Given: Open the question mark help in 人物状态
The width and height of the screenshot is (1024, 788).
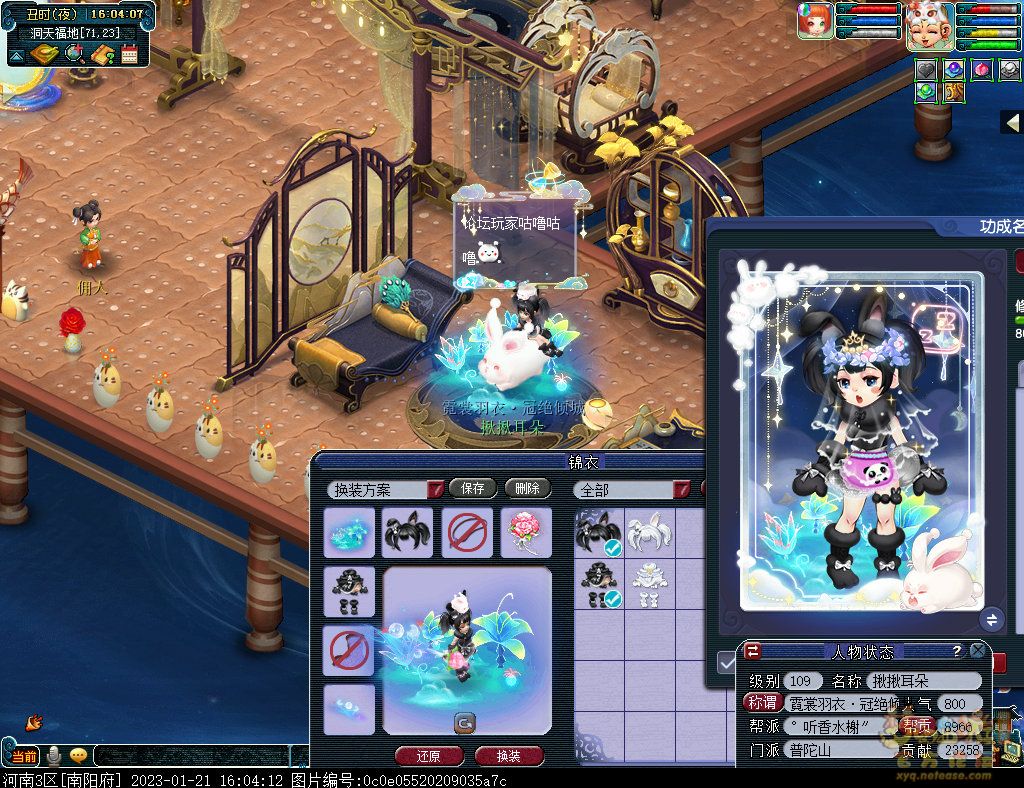Looking at the screenshot, I should coord(957,651).
